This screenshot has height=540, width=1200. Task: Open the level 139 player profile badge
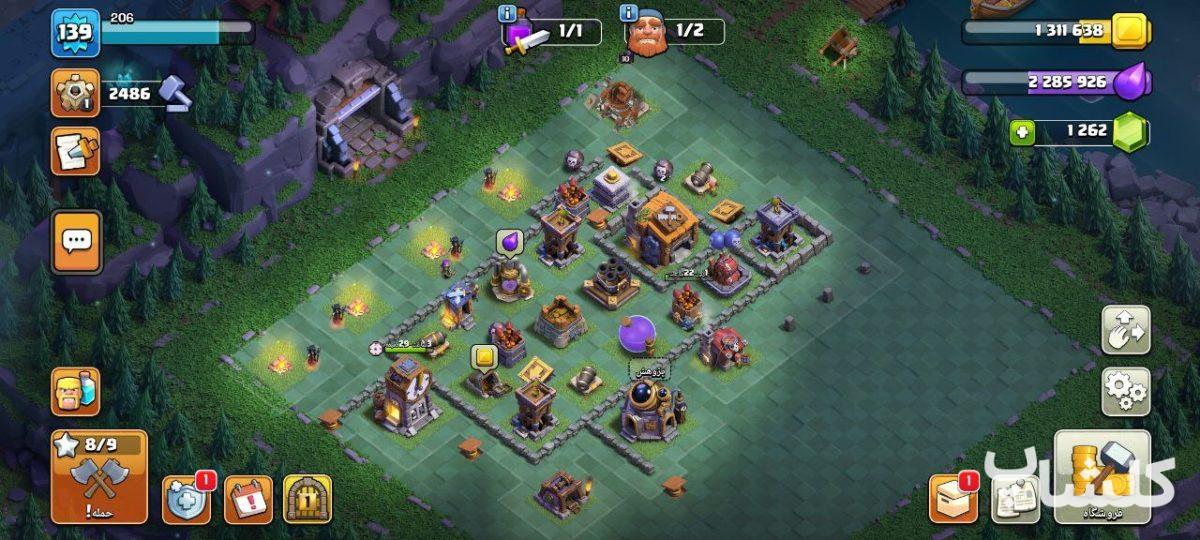(x=75, y=33)
